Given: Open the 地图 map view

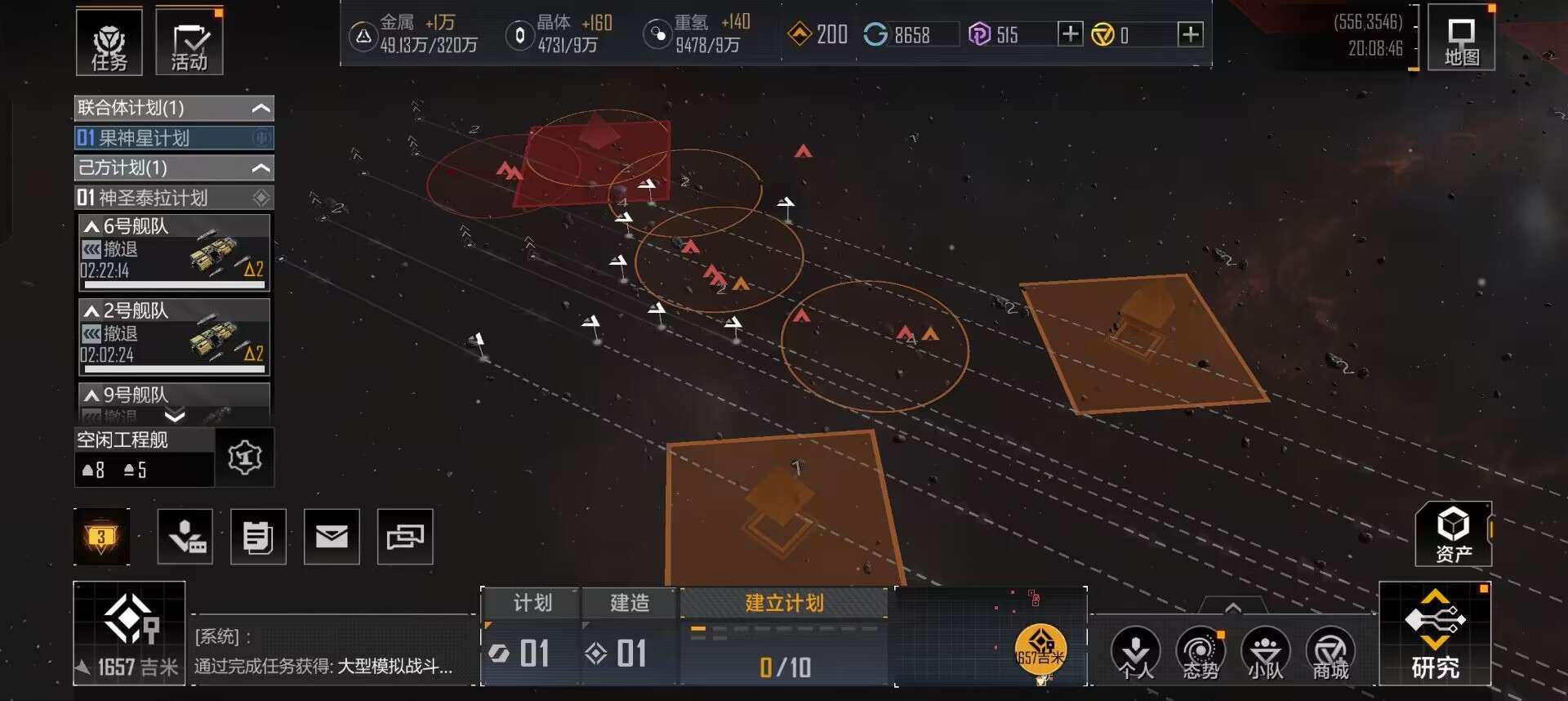Looking at the screenshot, I should pyautogui.click(x=1461, y=41).
